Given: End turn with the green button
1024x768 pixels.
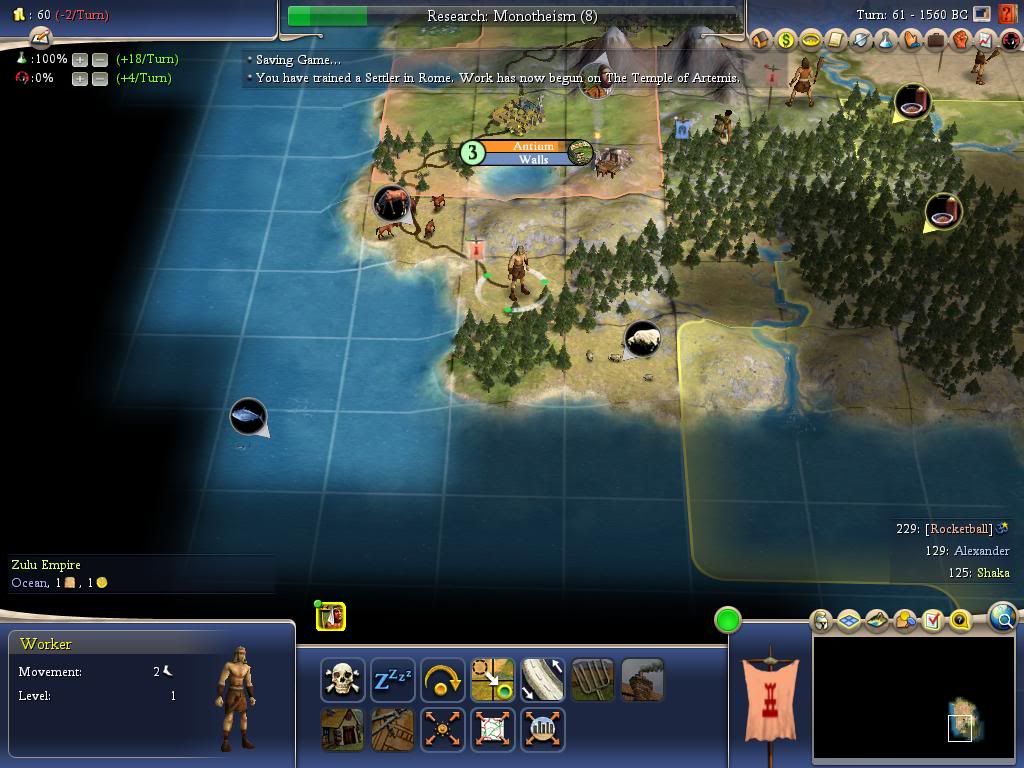Looking at the screenshot, I should pyautogui.click(x=728, y=620).
